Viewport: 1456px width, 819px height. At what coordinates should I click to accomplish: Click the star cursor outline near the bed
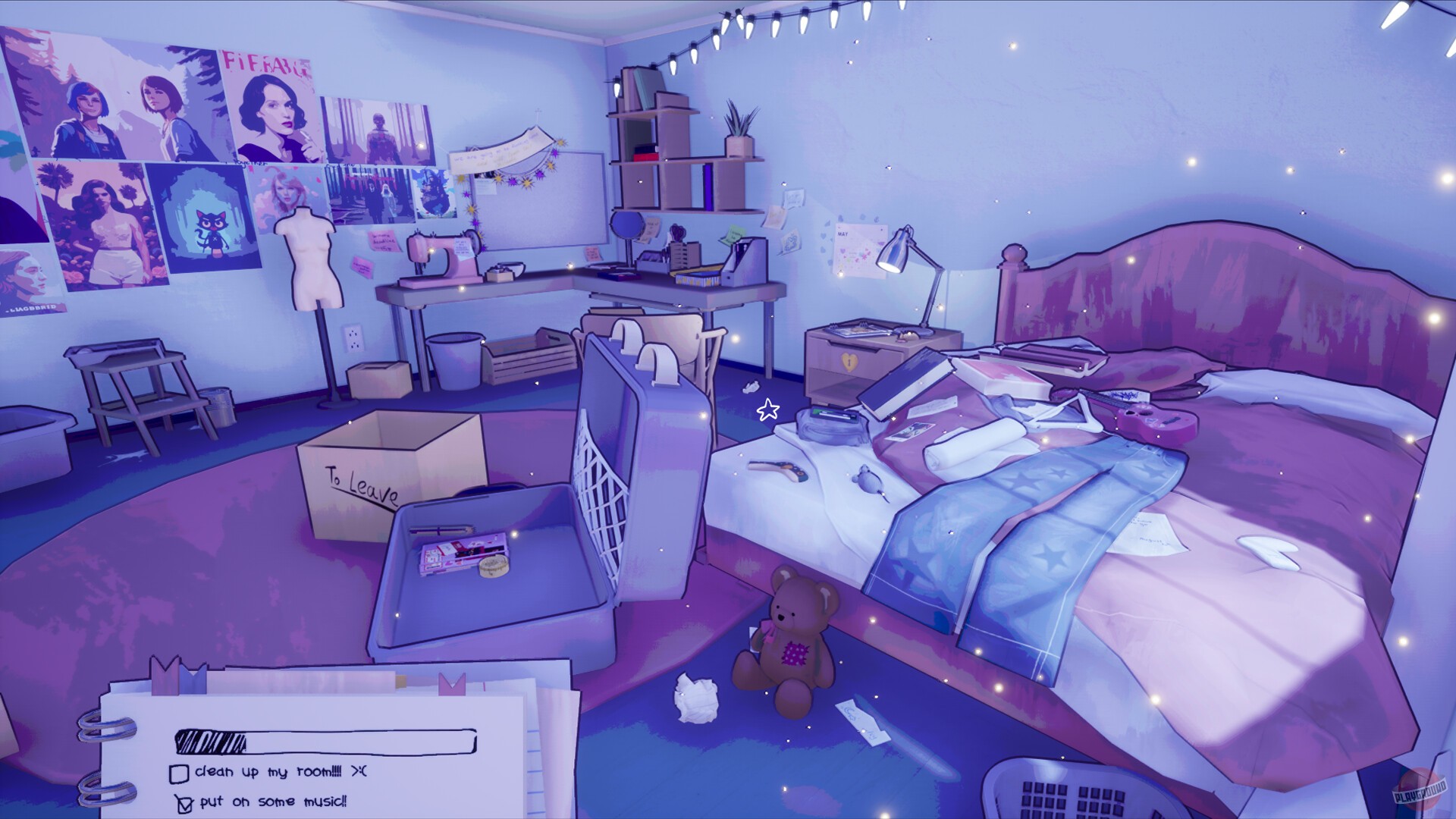coord(767,409)
